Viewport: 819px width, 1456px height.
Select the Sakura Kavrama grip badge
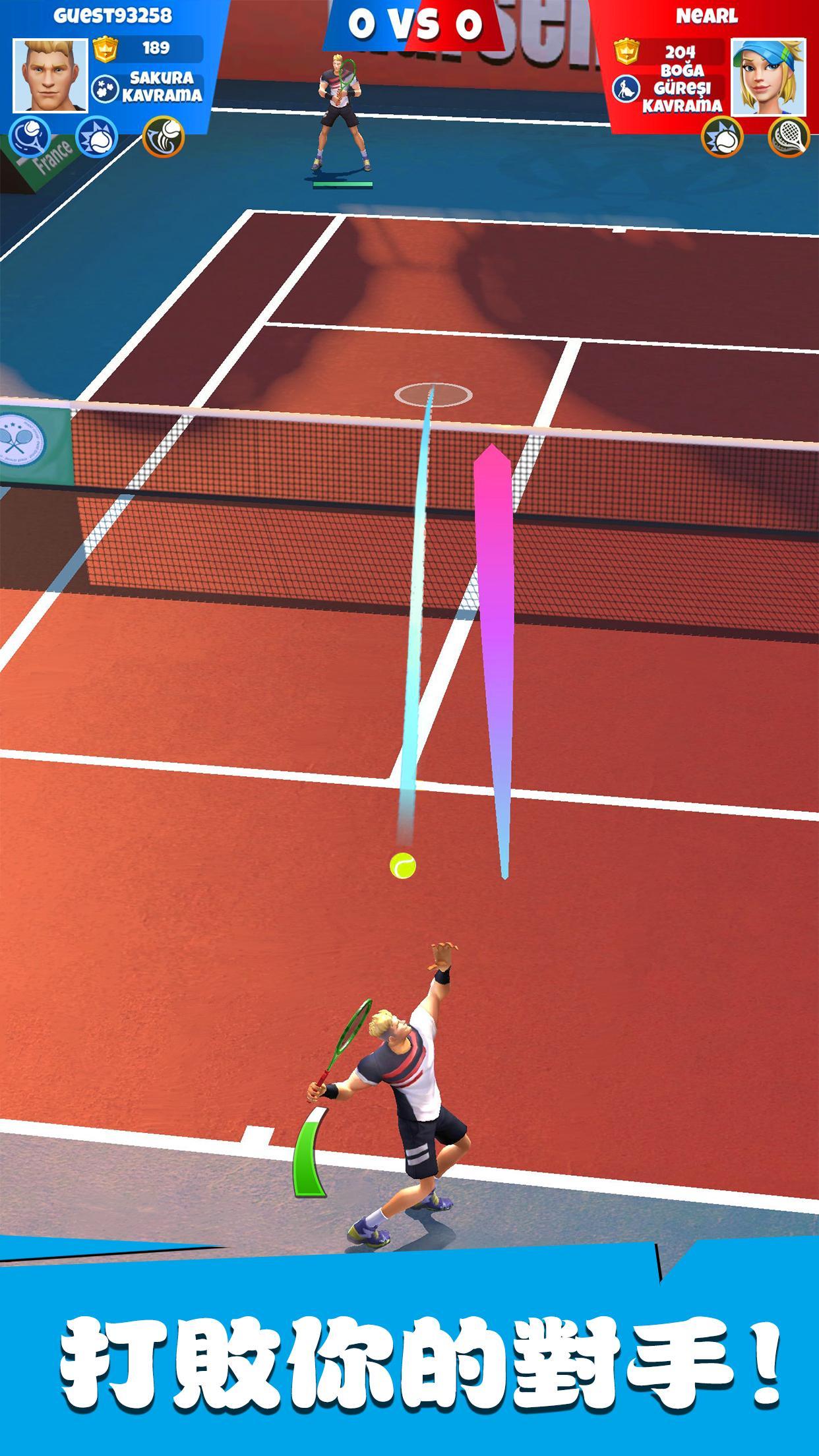coord(148,87)
